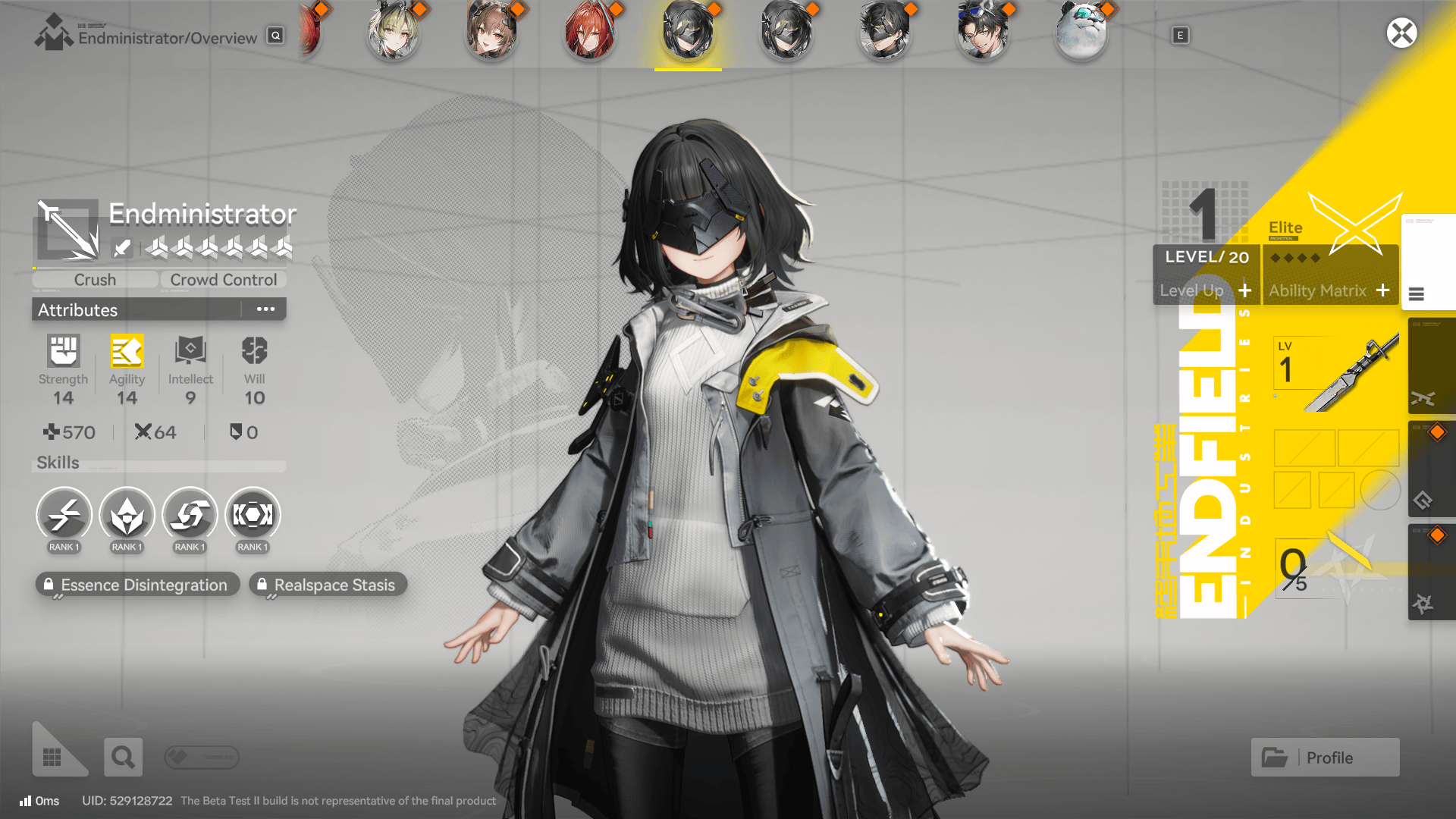Viewport: 1456px width, 819px height.
Task: Expand the hamburger menu on the Elite card
Action: (1417, 295)
